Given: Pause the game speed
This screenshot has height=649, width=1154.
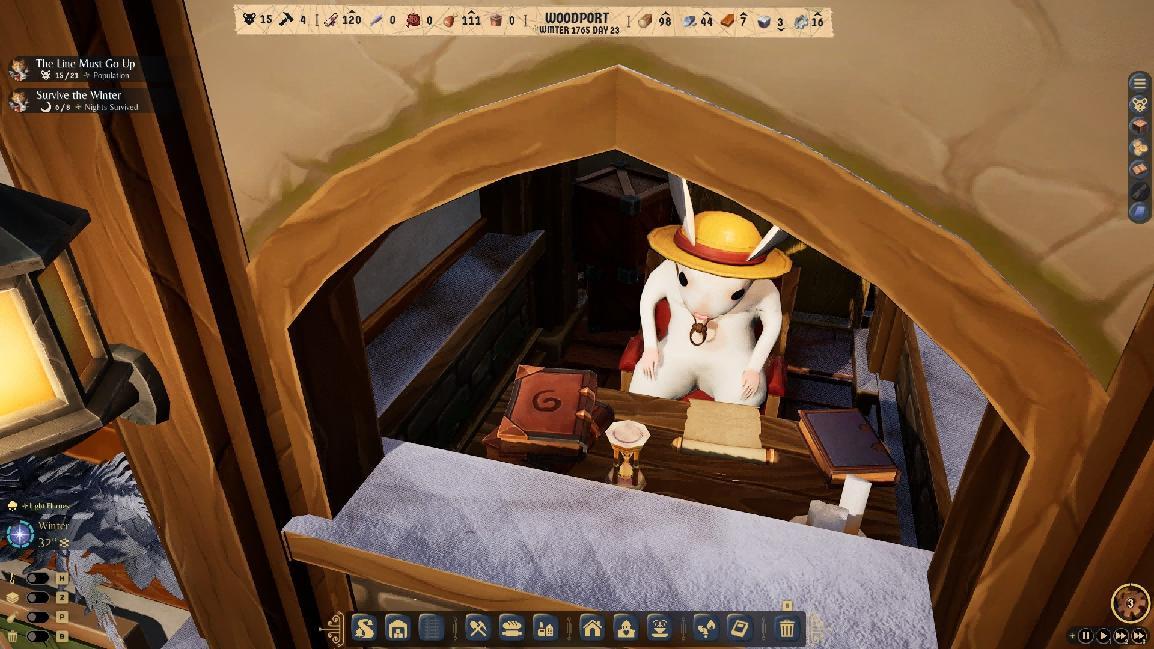Looking at the screenshot, I should 1087,635.
